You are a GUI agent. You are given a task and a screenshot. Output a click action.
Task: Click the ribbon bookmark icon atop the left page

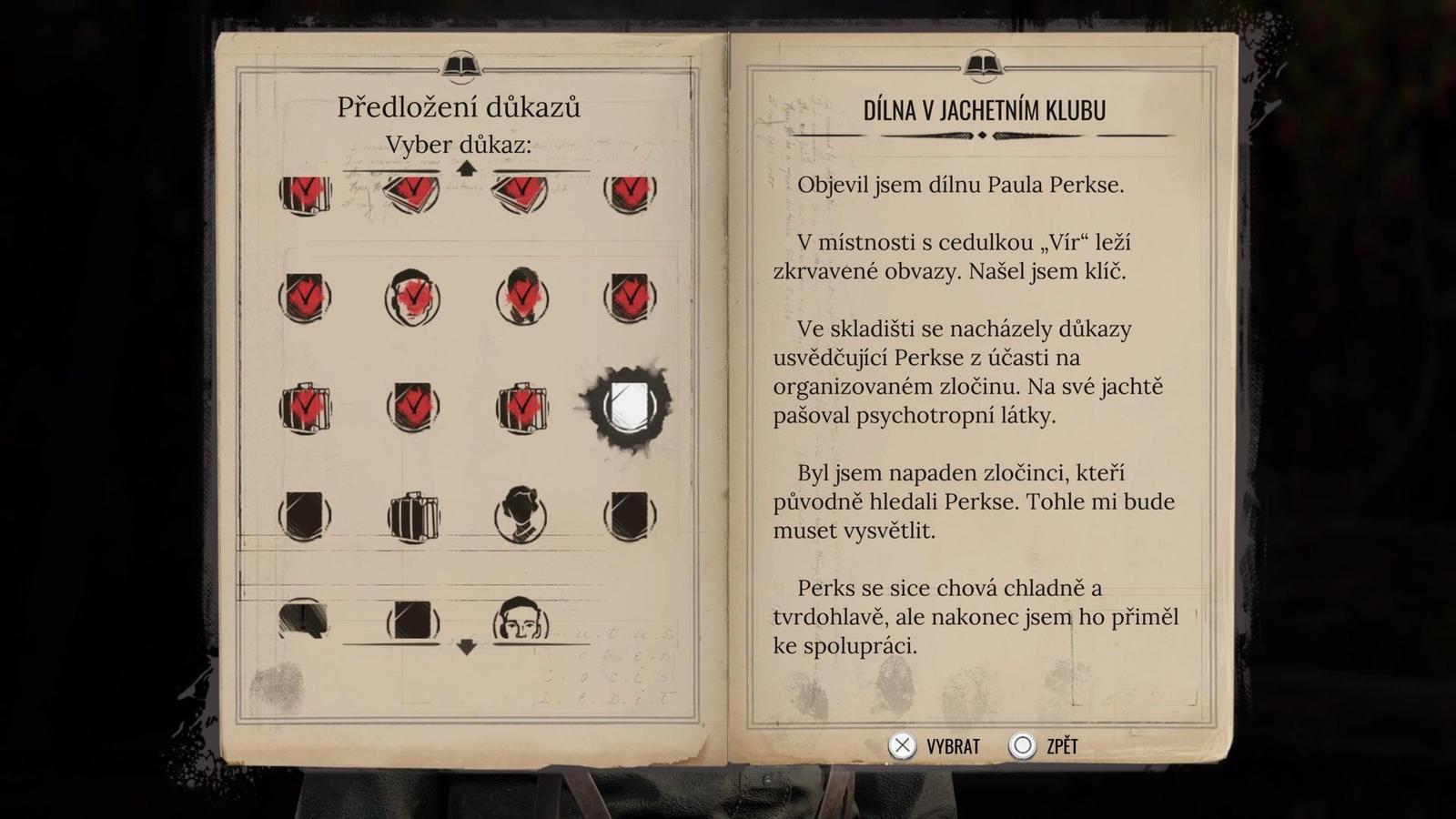461,63
